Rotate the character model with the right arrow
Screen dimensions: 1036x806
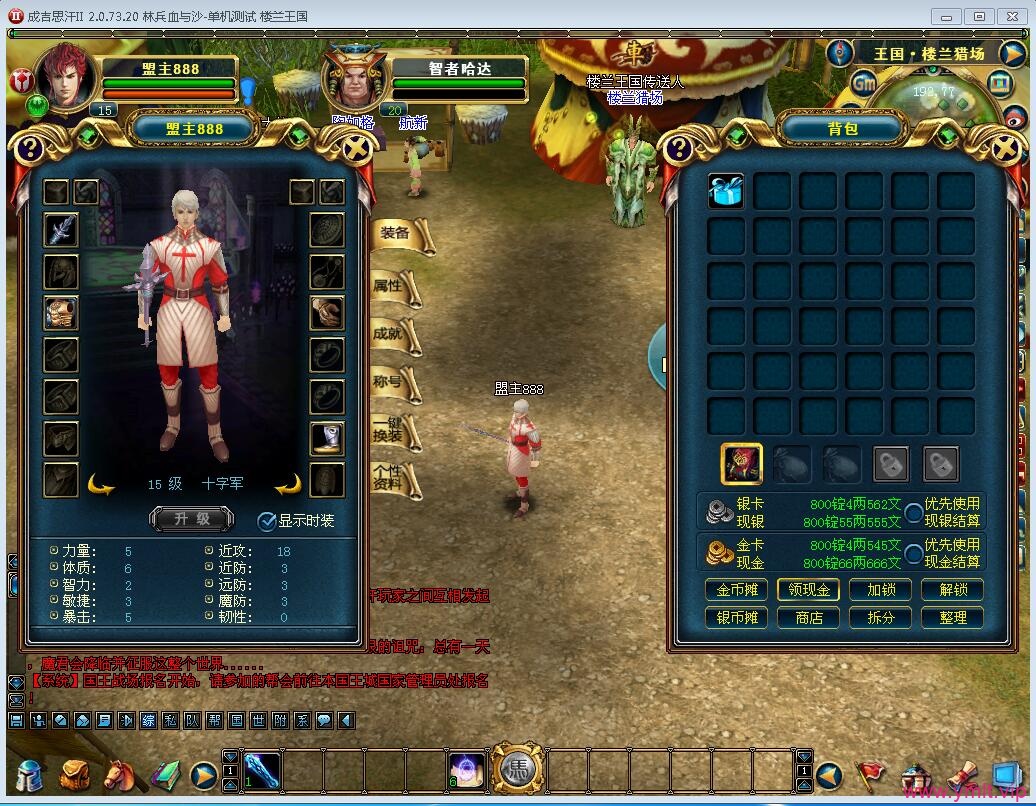tap(288, 485)
